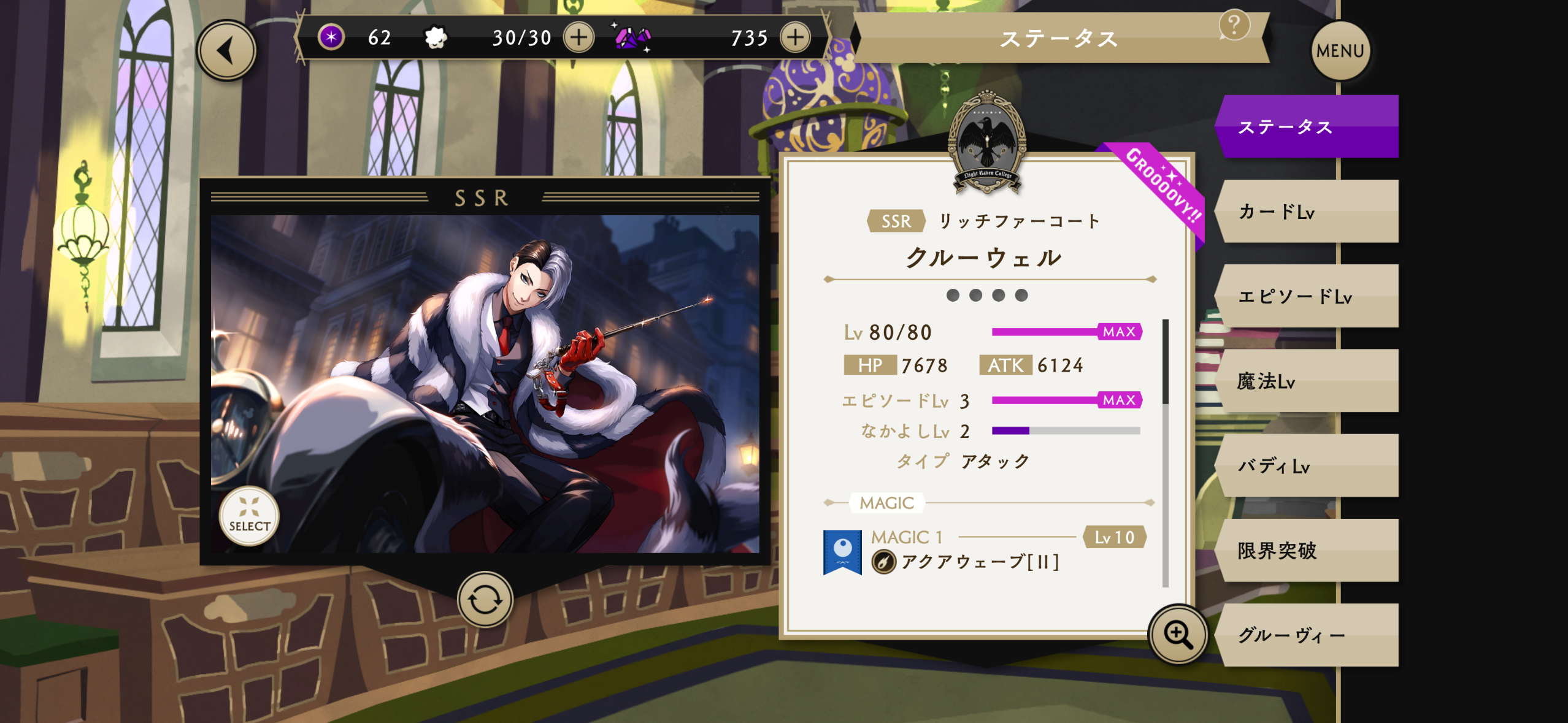Screen dimensions: 1568x723
Task: View the アクアウェーブ[II] magic entry
Action: pos(980,560)
